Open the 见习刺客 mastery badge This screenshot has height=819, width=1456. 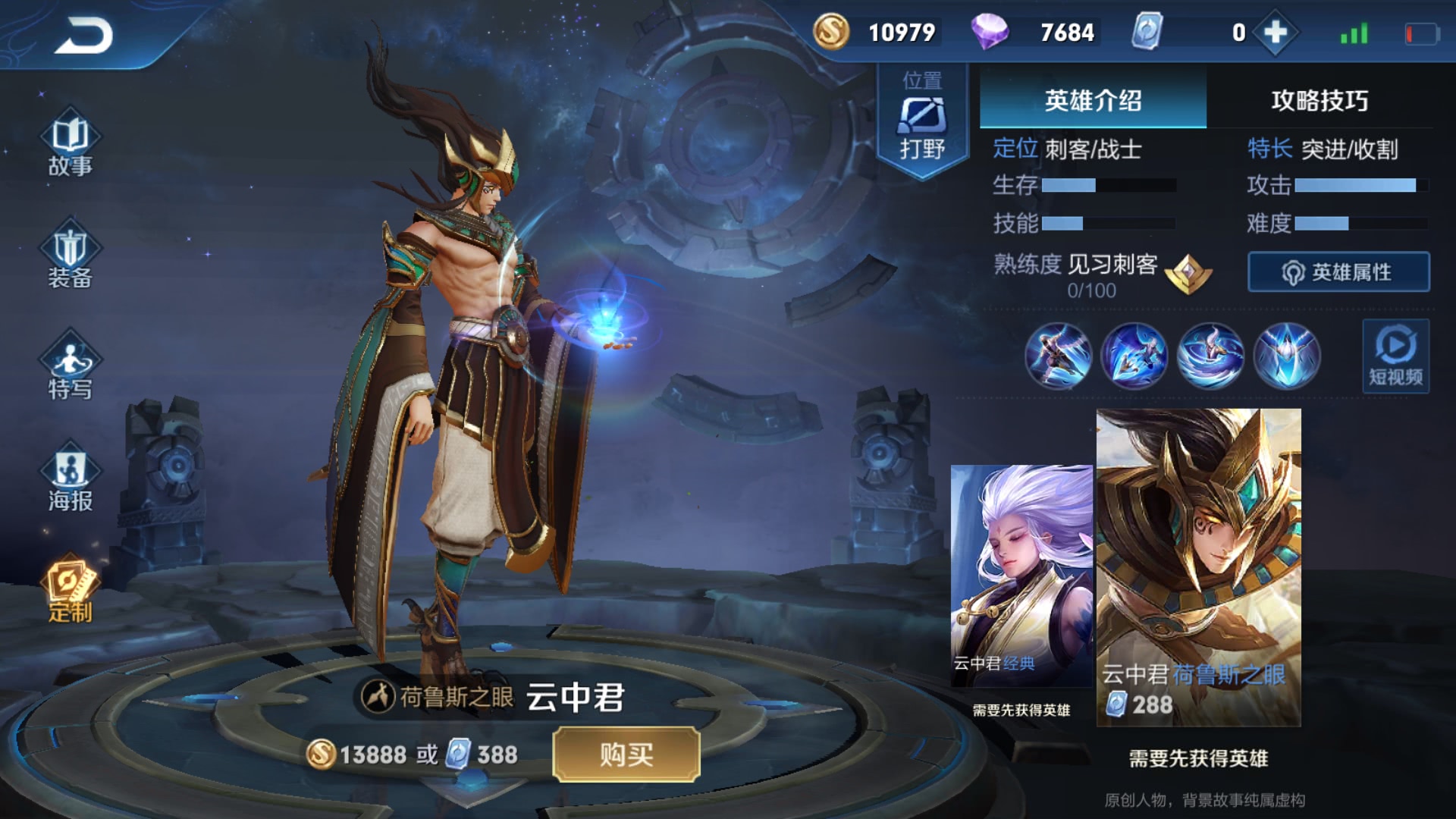click(1188, 273)
